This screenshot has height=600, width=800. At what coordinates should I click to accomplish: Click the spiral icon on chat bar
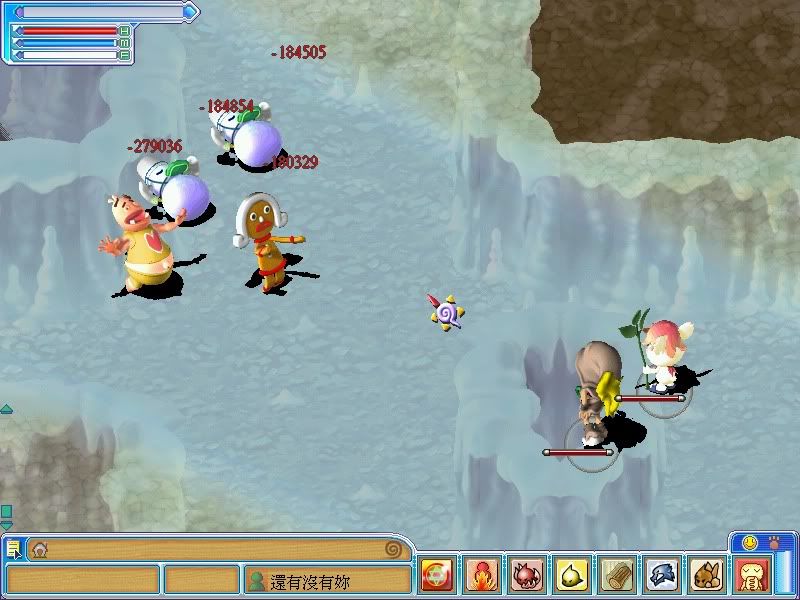394,549
